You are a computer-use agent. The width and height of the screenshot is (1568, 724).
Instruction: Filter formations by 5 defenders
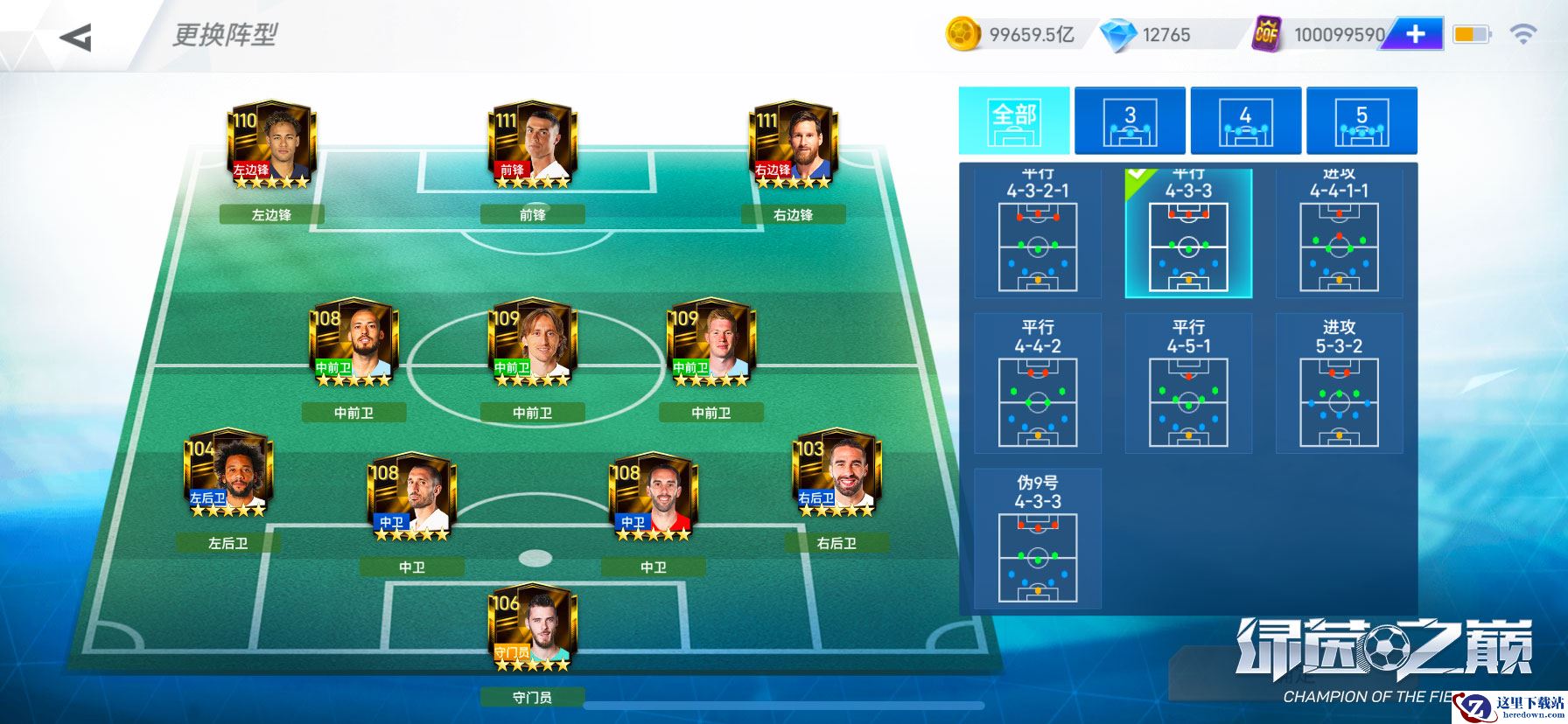pyautogui.click(x=1361, y=121)
